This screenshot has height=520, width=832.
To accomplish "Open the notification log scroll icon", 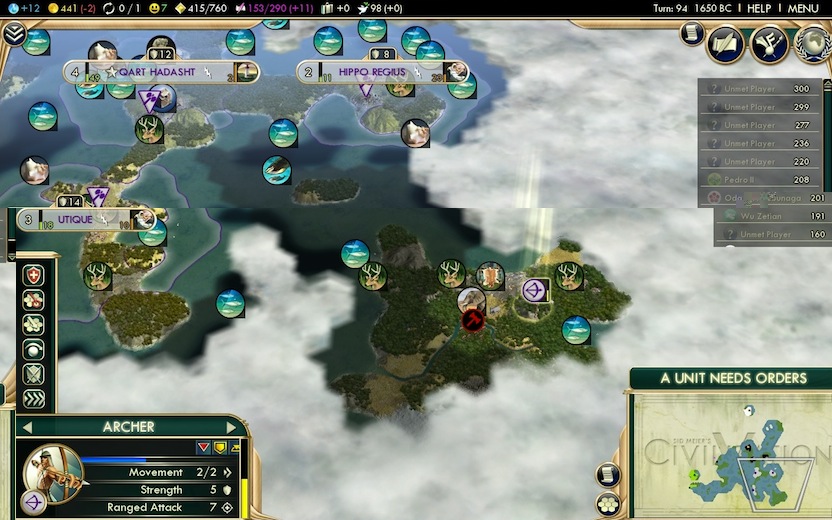I will coord(691,34).
